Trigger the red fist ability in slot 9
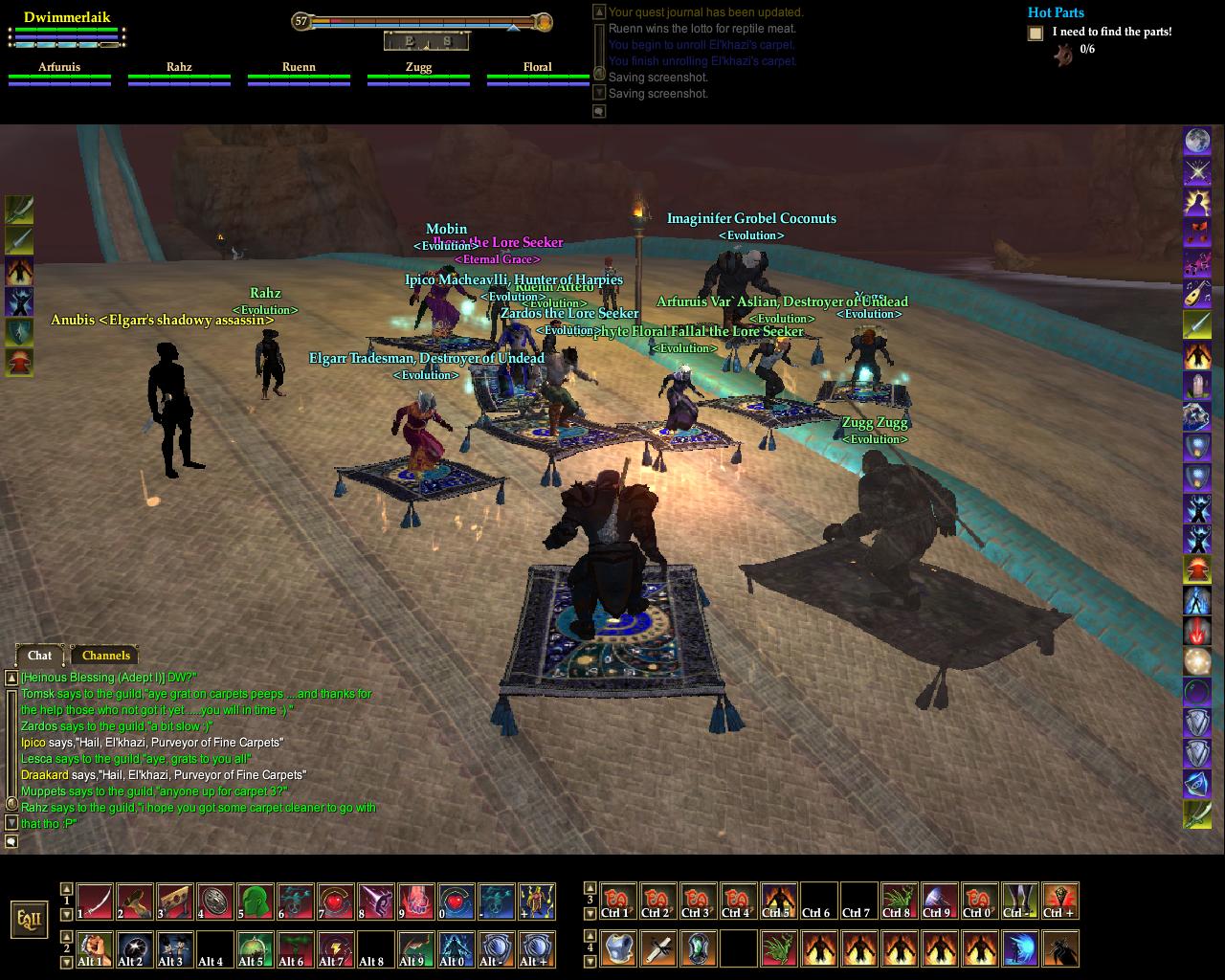1225x980 pixels. (416, 902)
